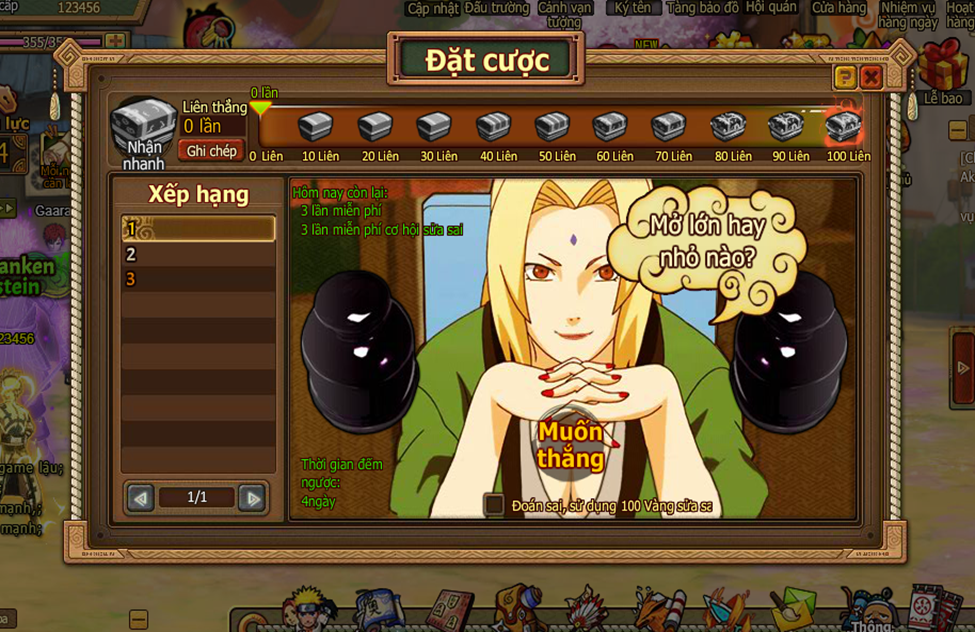The height and width of the screenshot is (632, 975).
Task: Open the Lễ bao gift box icon
Action: point(942,70)
